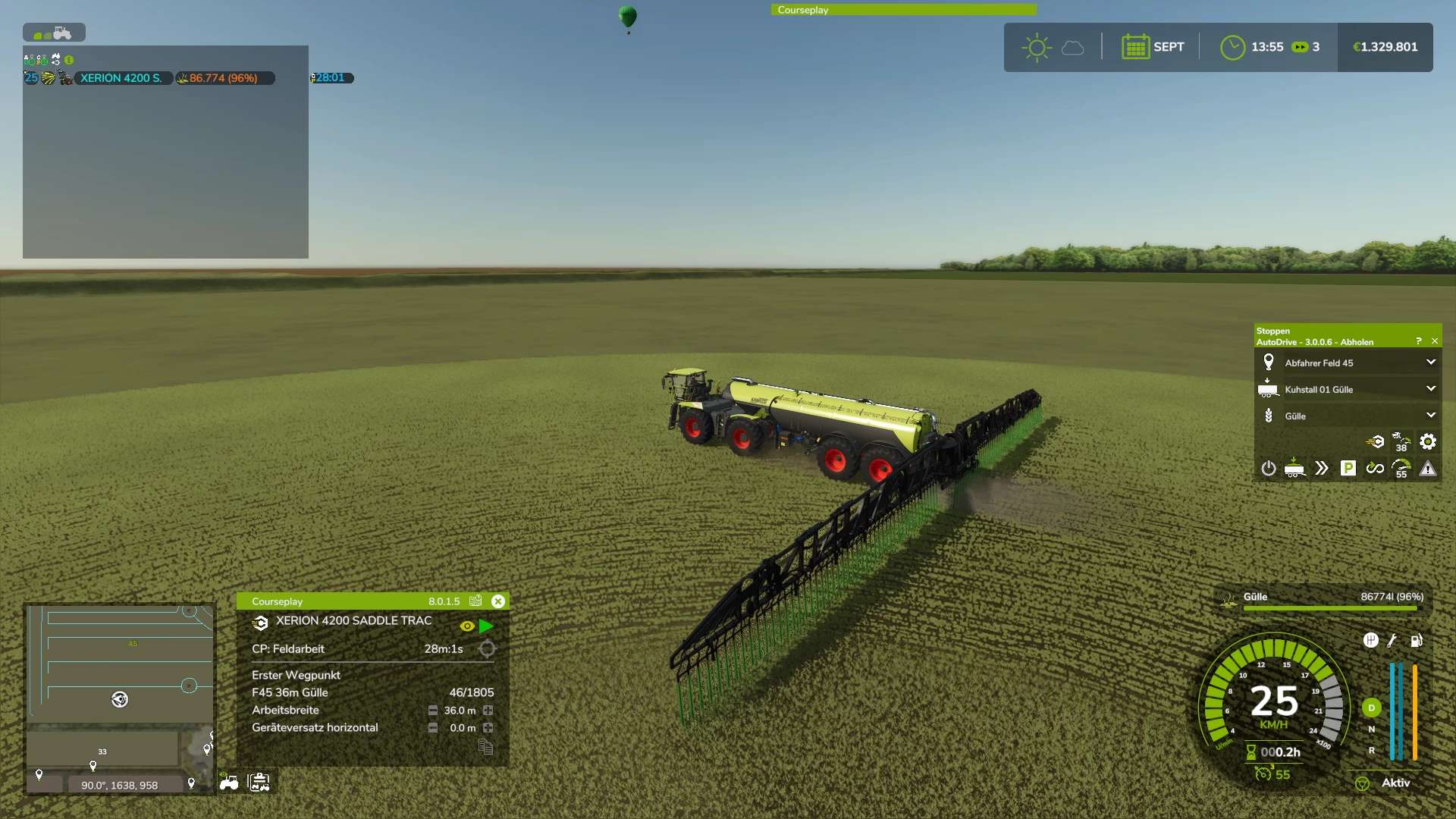Decrease Geräteversatz horizontal with the minus button

(432, 728)
